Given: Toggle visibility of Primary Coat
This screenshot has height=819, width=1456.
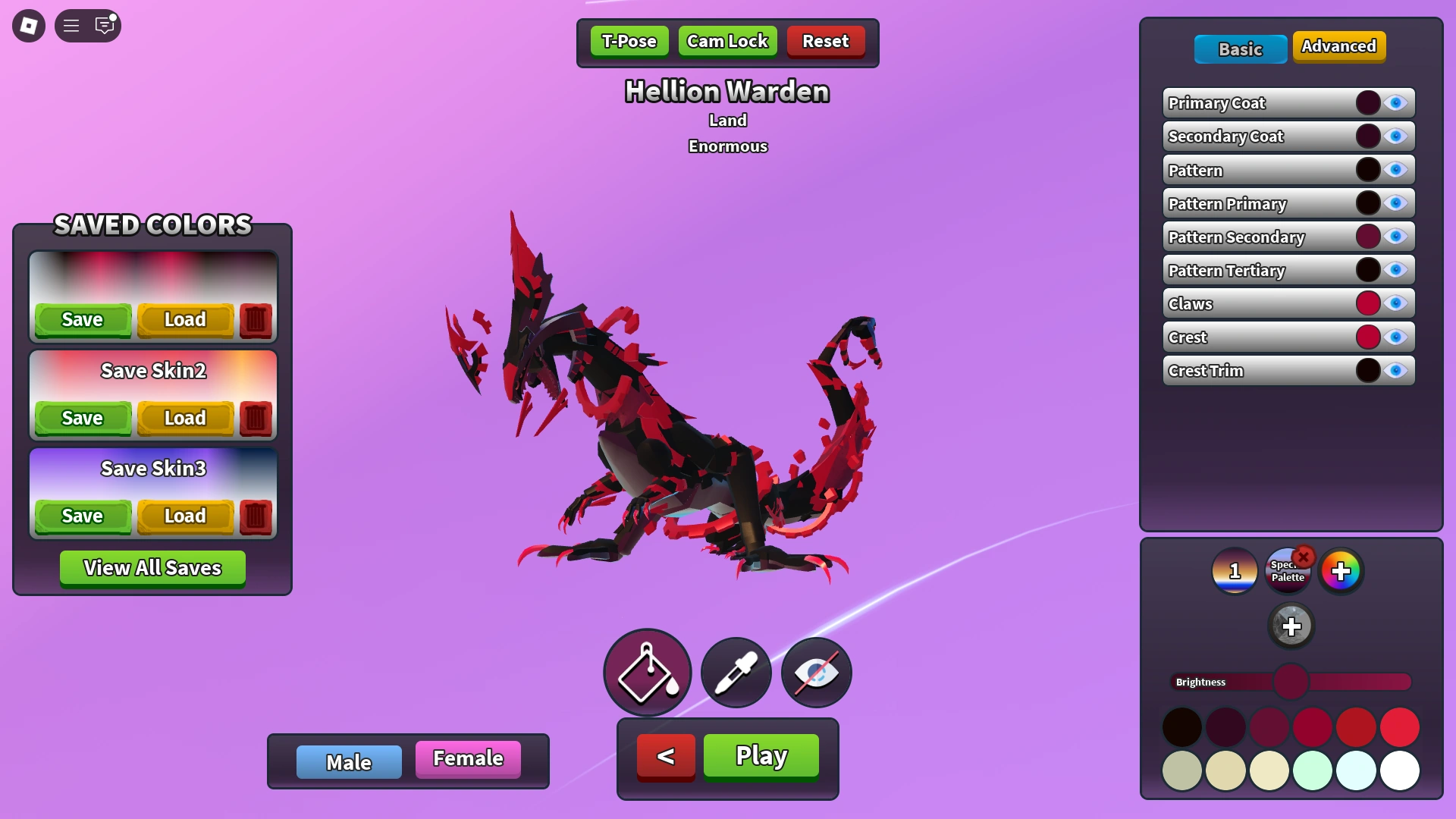Looking at the screenshot, I should click(x=1395, y=102).
